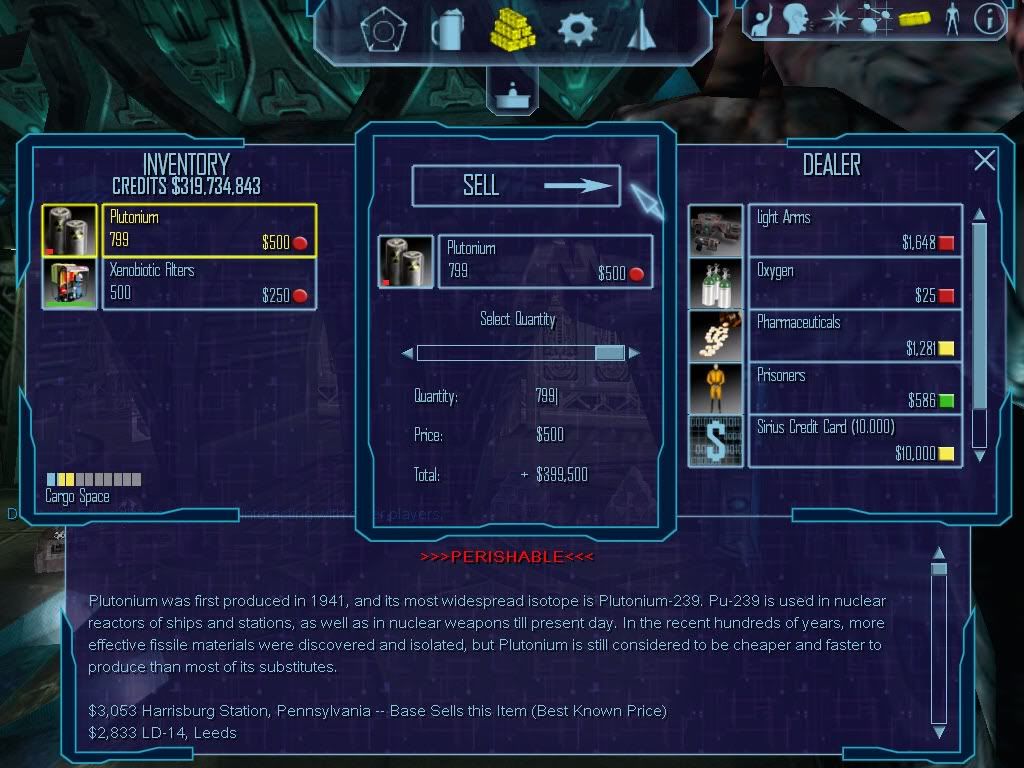Click the dealer list's down scroll arrow
The width and height of the screenshot is (1024, 768).
pos(980,455)
